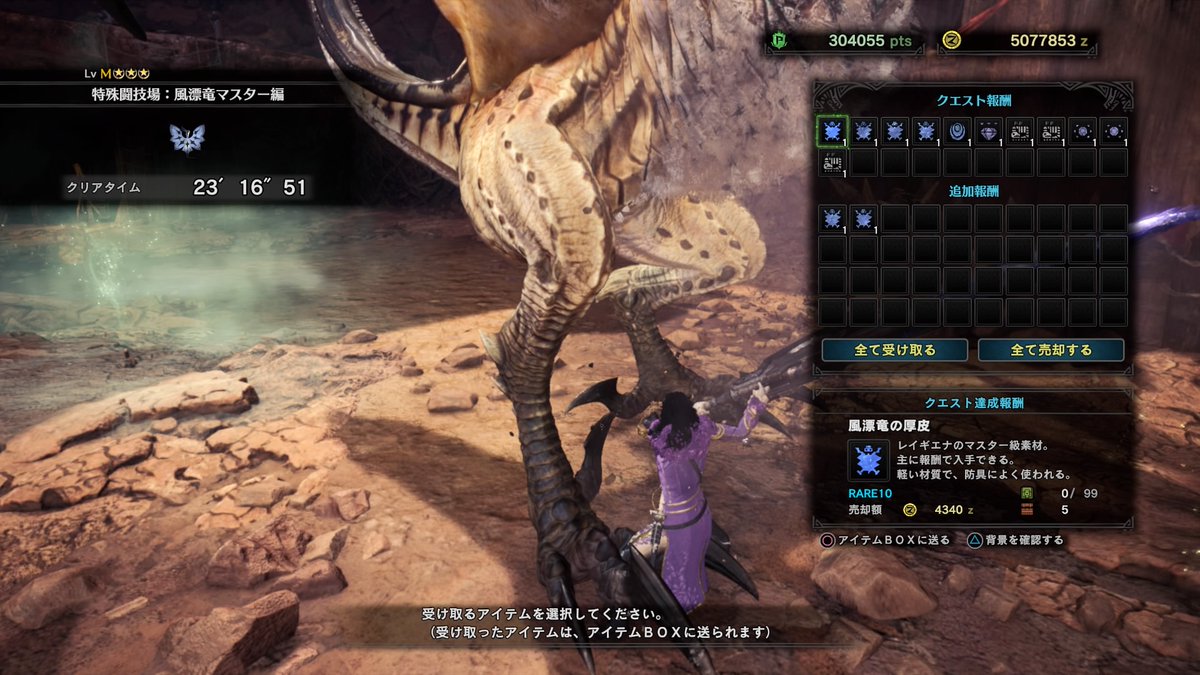Choose 全て受け取る to receive all rewards

894,350
